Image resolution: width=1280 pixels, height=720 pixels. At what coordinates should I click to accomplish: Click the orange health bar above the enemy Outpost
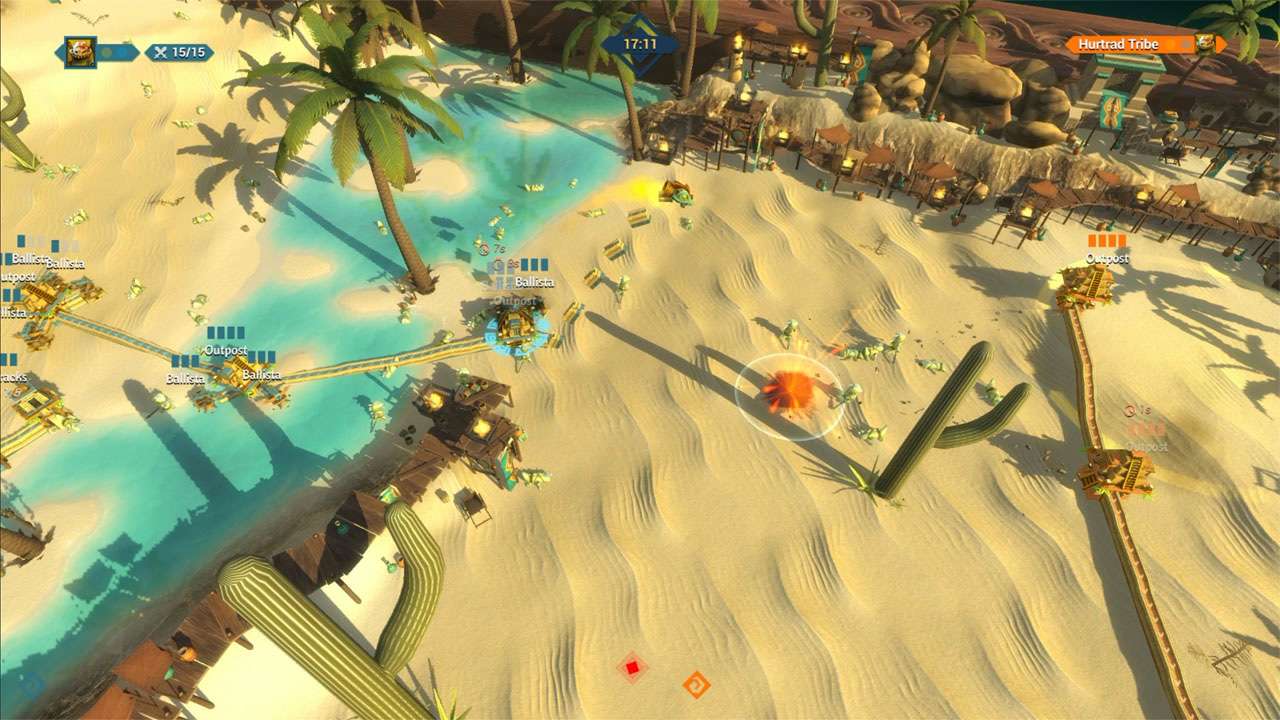1105,241
